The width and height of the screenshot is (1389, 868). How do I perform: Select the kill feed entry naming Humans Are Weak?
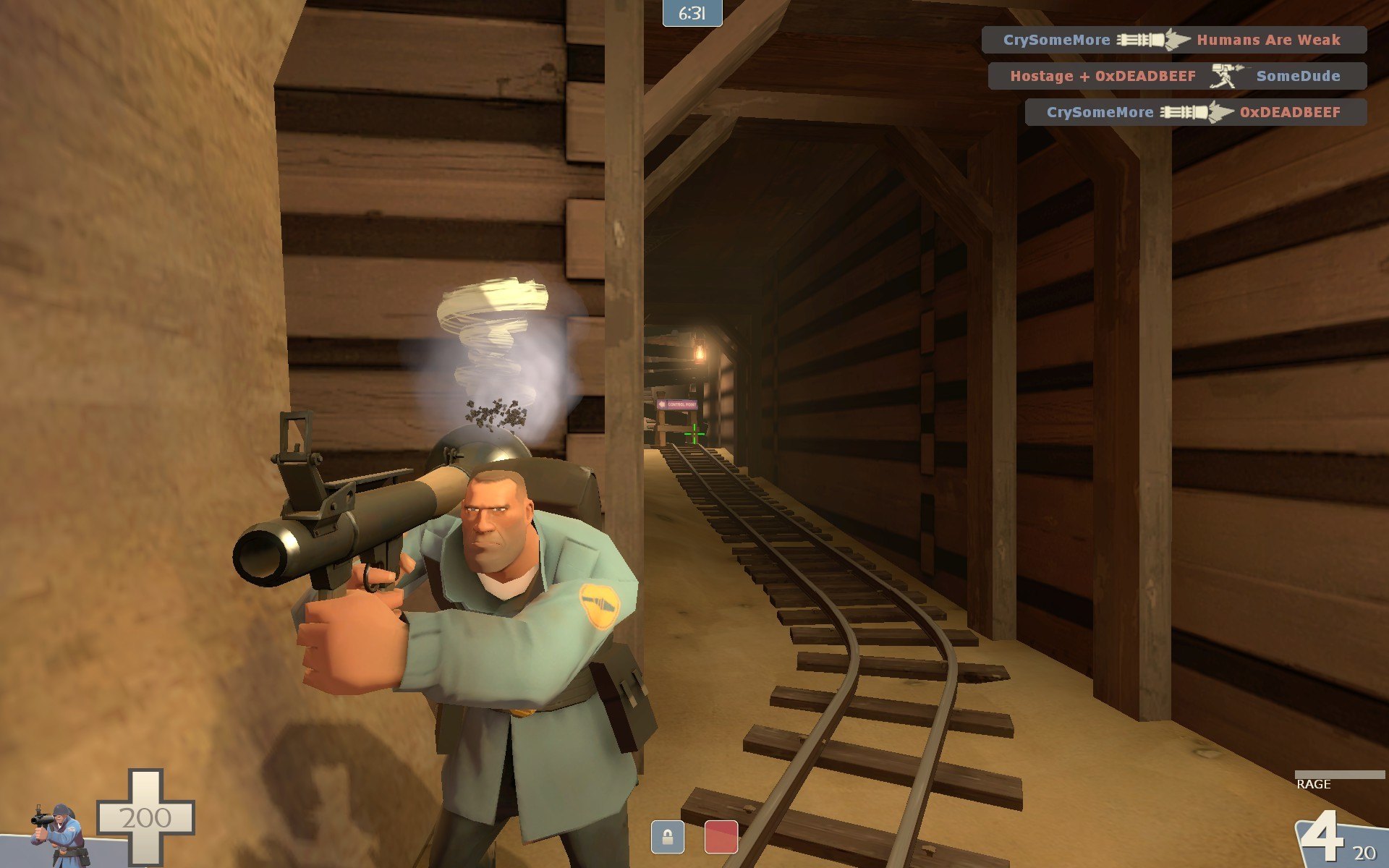point(1173,40)
